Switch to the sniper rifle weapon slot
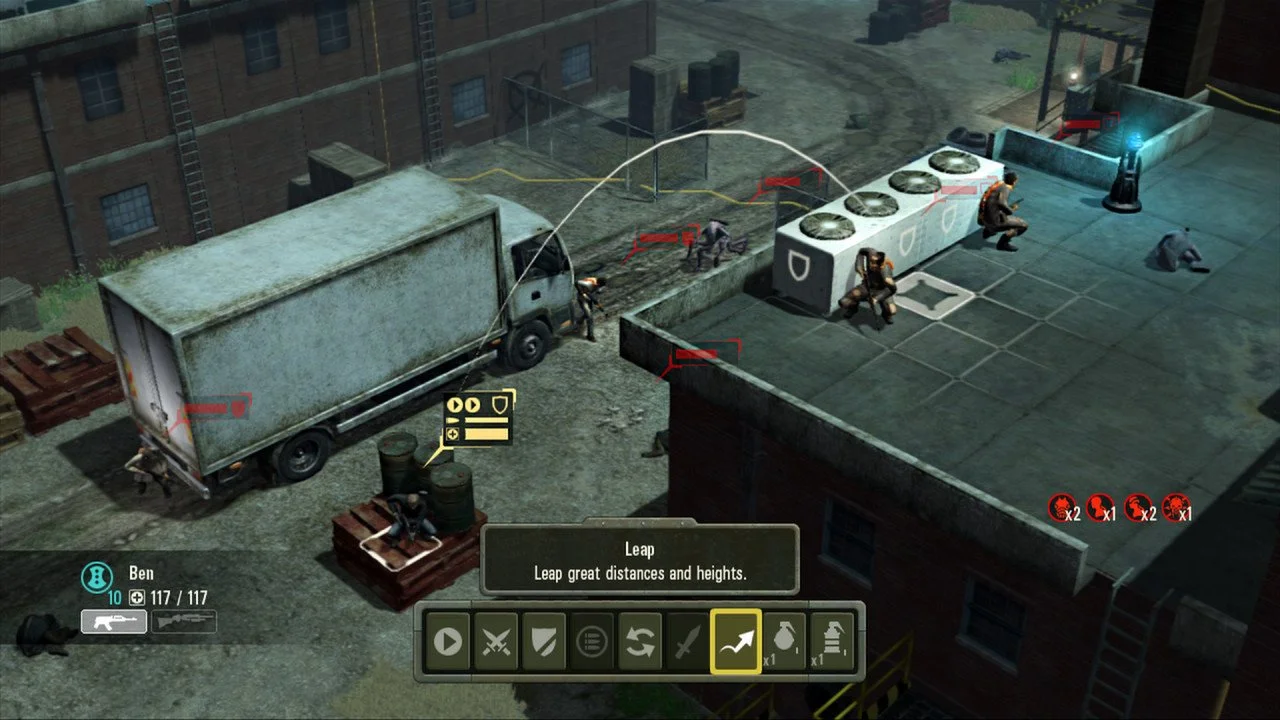This screenshot has width=1280, height=720. click(184, 621)
